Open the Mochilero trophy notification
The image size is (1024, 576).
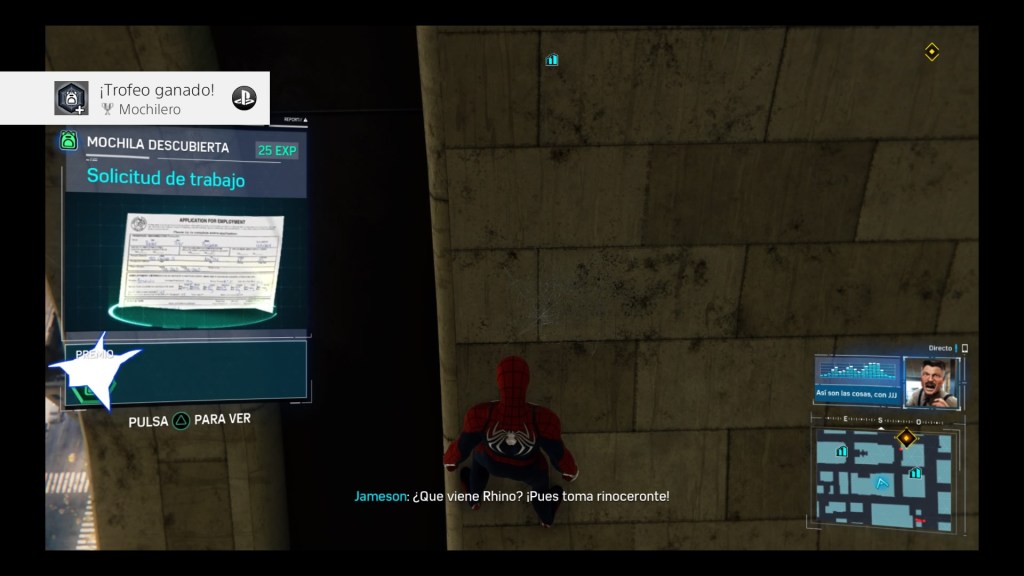coord(135,98)
